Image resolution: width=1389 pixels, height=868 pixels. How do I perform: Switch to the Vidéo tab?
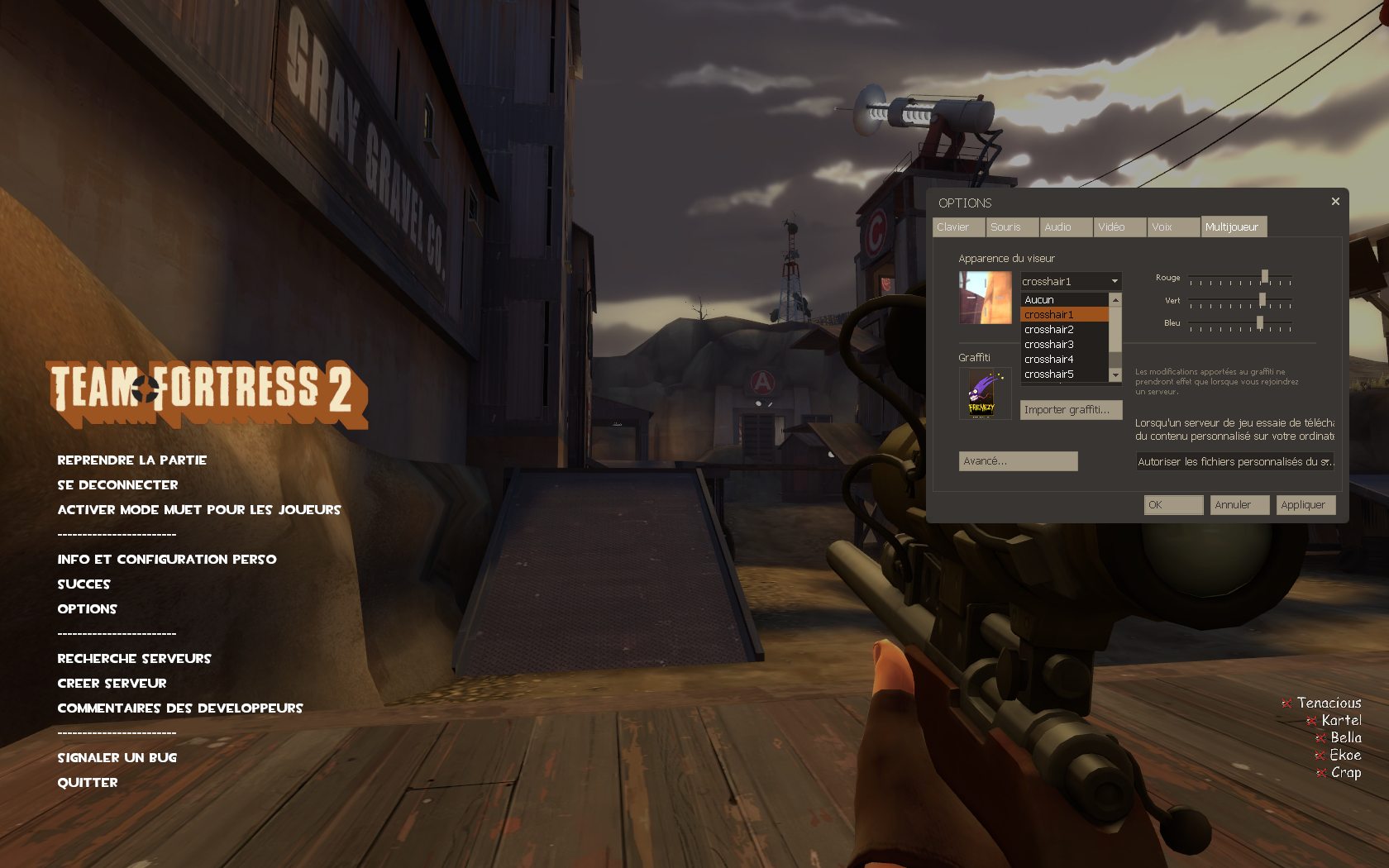coord(1119,227)
